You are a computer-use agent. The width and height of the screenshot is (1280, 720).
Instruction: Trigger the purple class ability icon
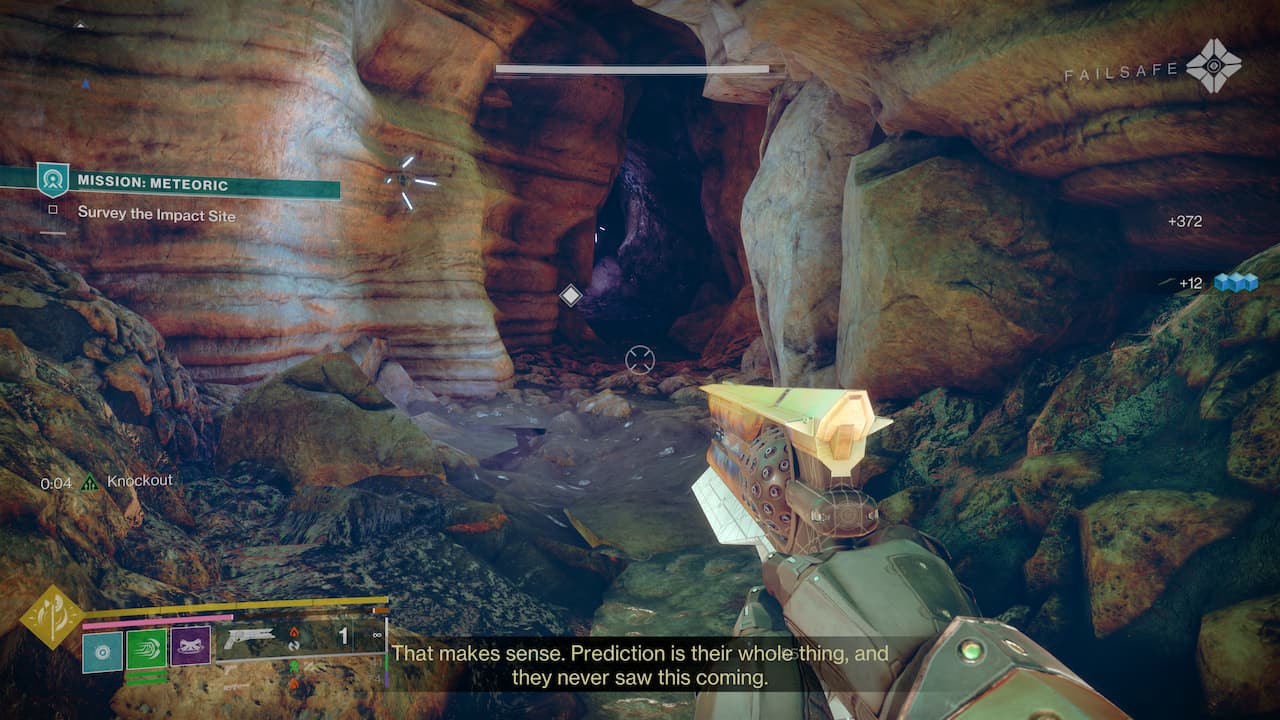[190, 647]
